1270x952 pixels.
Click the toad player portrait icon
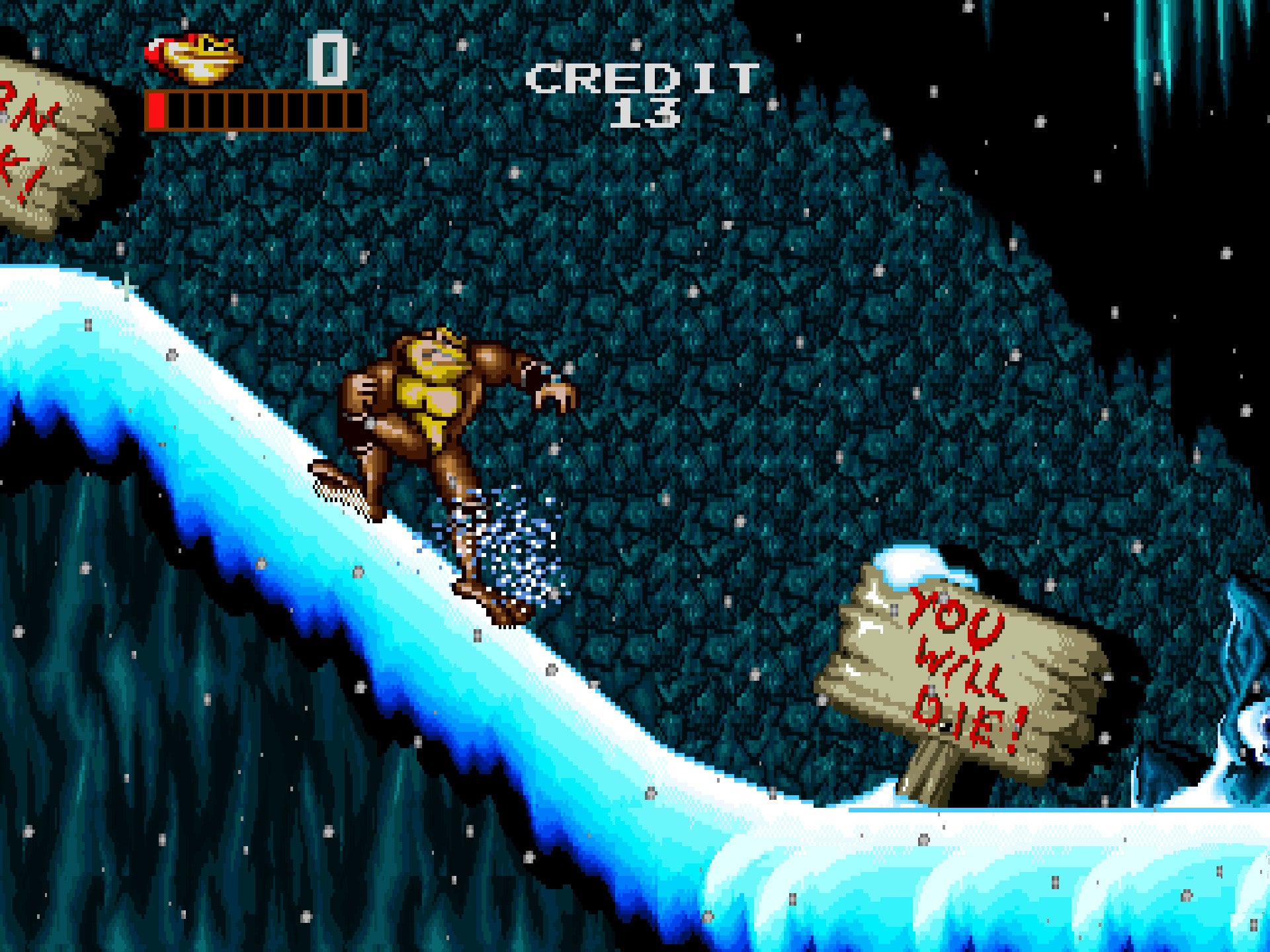tap(194, 59)
